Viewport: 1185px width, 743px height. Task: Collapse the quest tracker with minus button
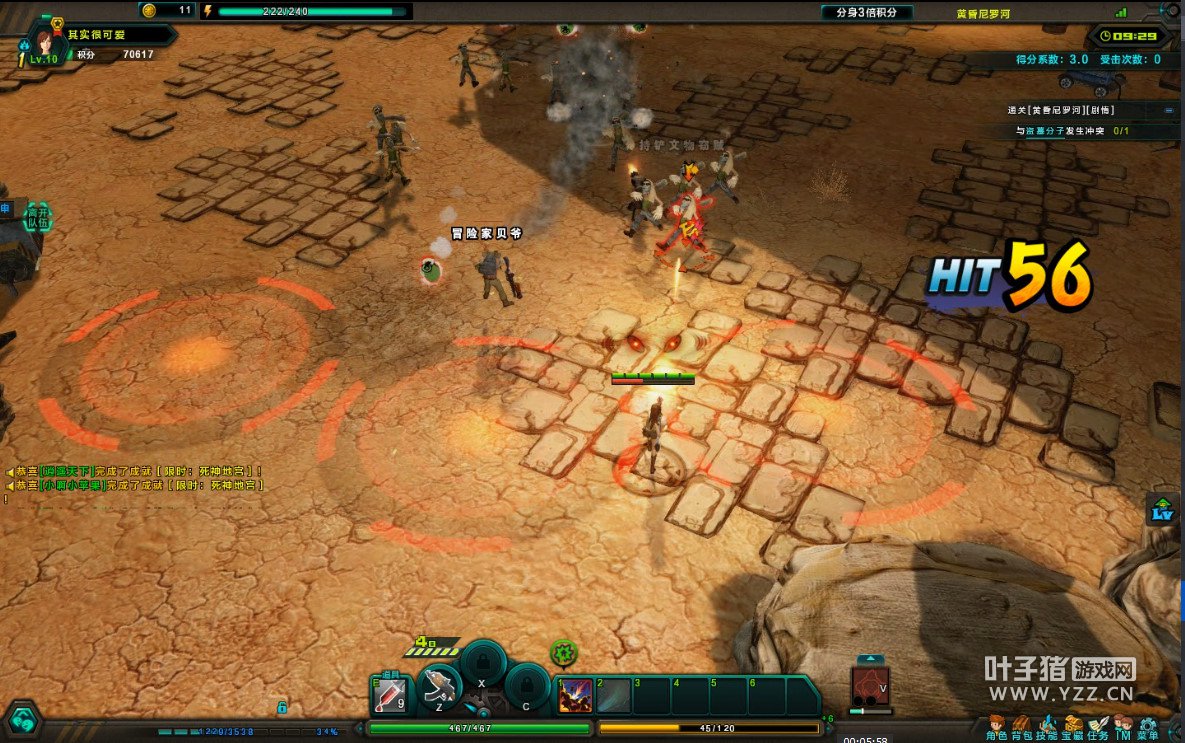click(x=1169, y=110)
